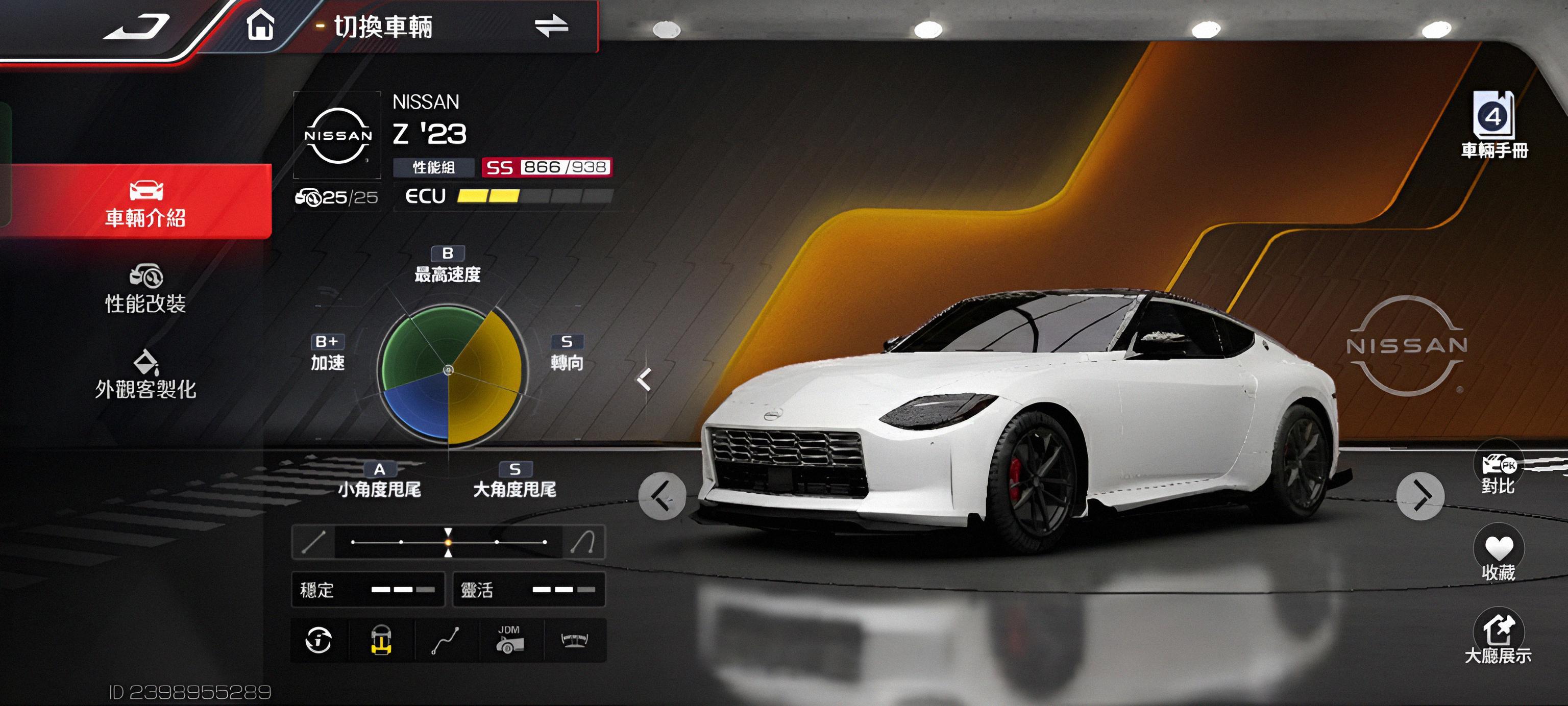Open the 車輛手冊 vehicle manual

click(1494, 124)
